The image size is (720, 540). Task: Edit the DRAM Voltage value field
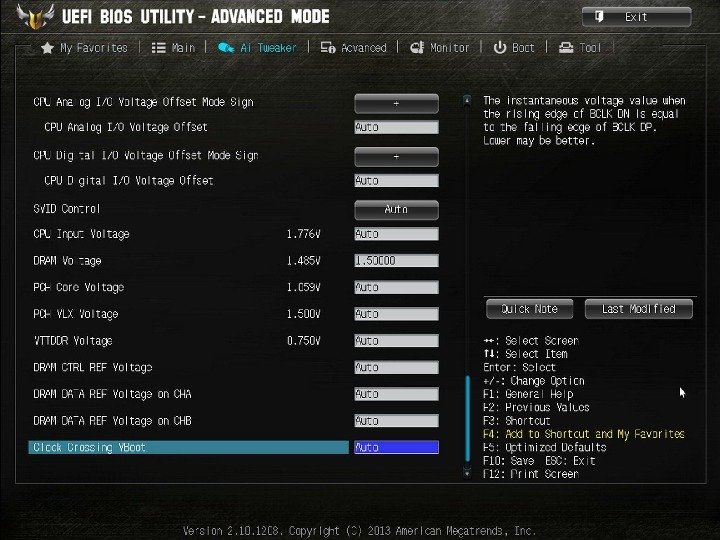(x=396, y=261)
